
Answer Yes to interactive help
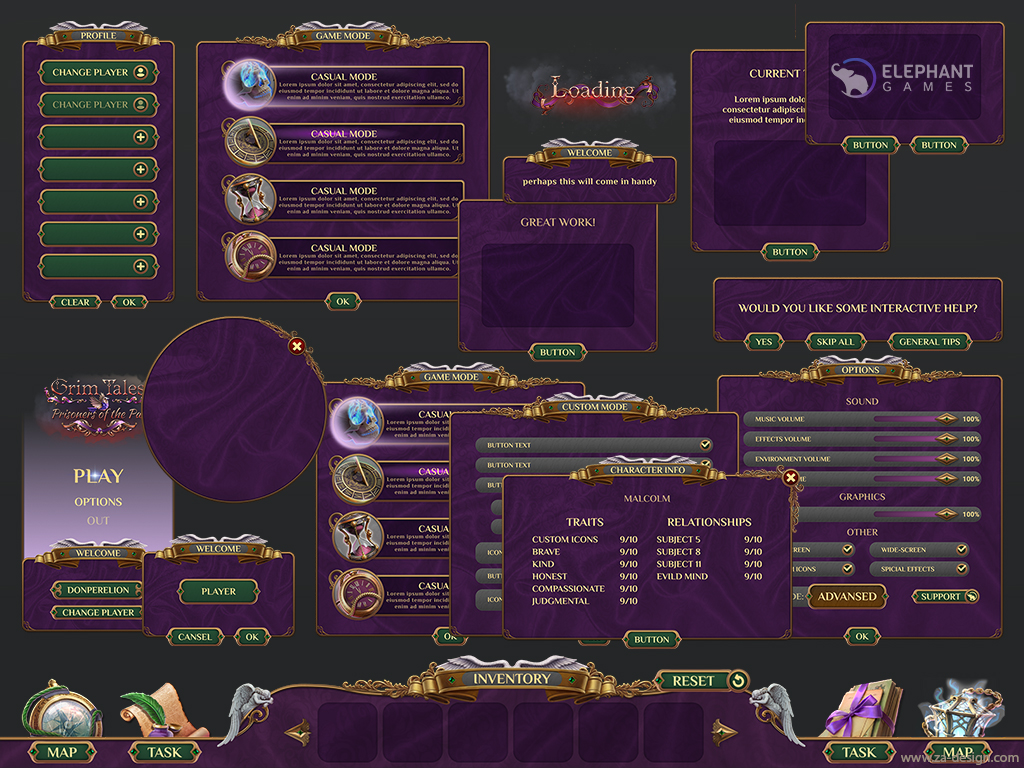coord(764,342)
